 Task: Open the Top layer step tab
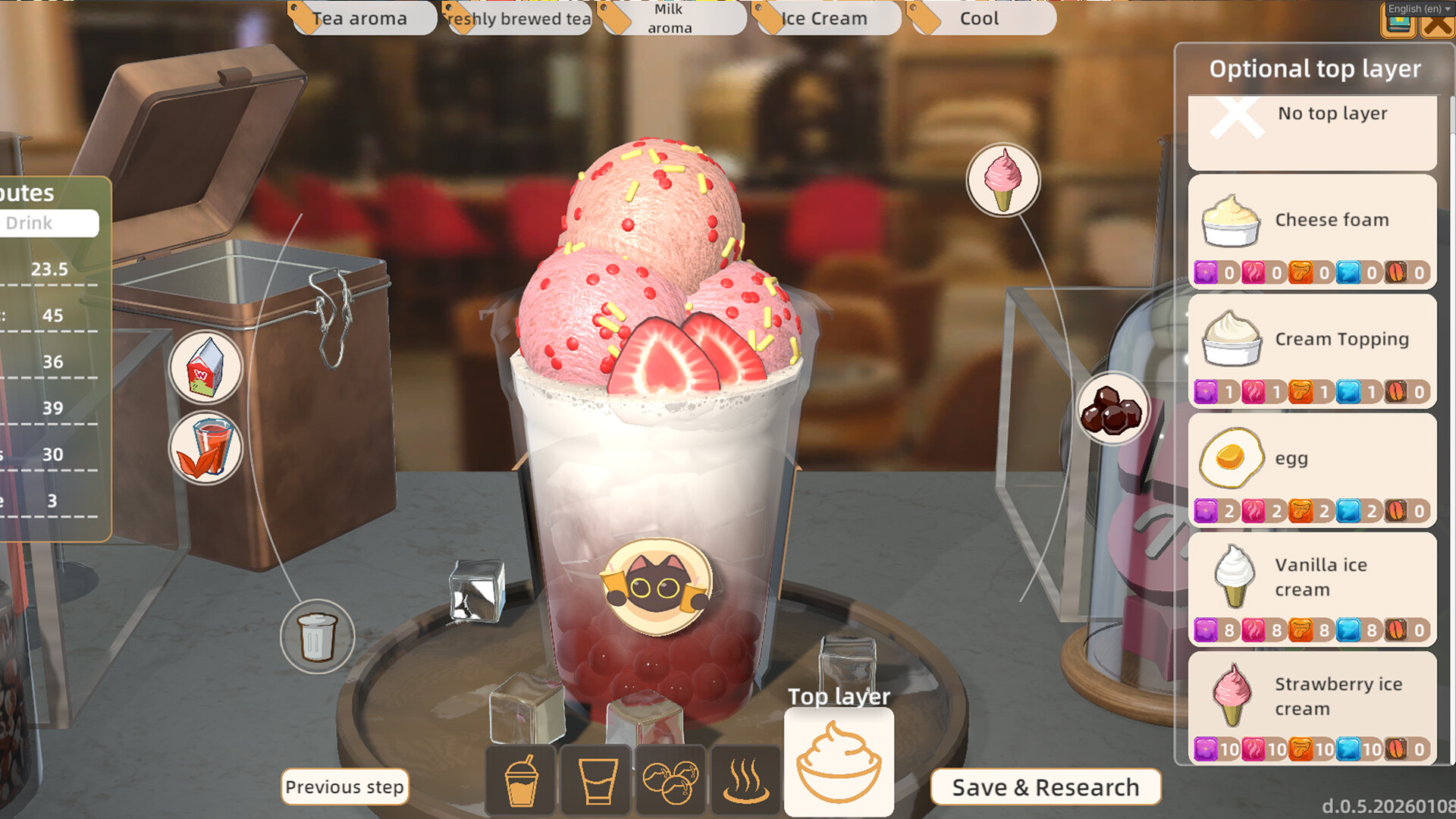[x=838, y=762]
